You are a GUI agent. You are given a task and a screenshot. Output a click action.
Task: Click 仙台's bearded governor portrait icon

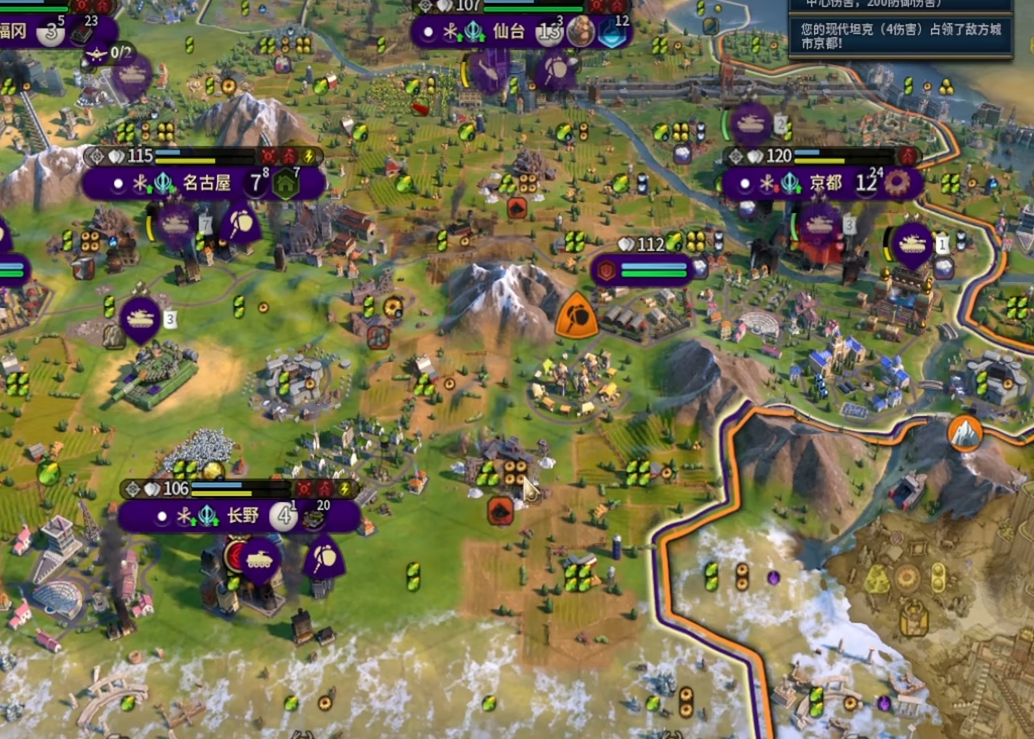581,32
